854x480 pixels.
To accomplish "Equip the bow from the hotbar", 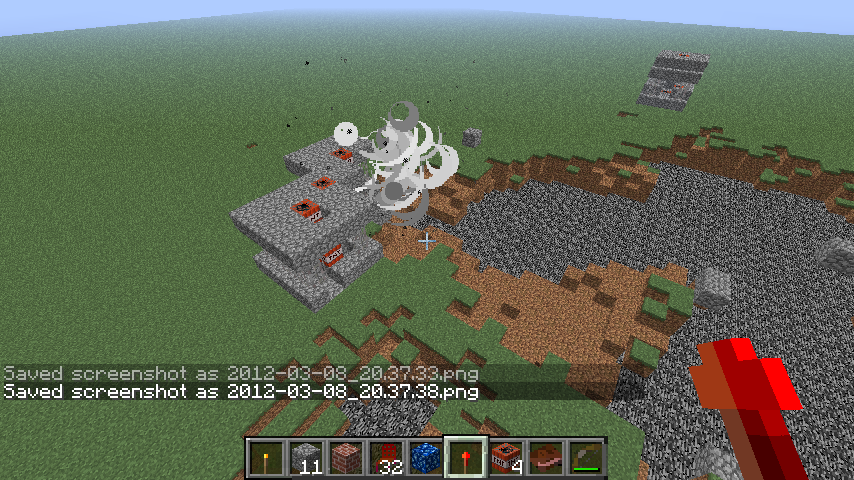I will pyautogui.click(x=585, y=459).
